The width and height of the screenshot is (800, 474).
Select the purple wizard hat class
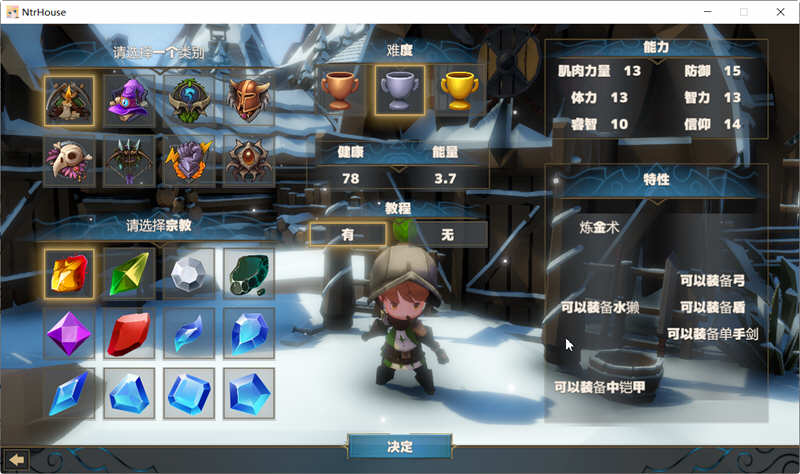[129, 101]
